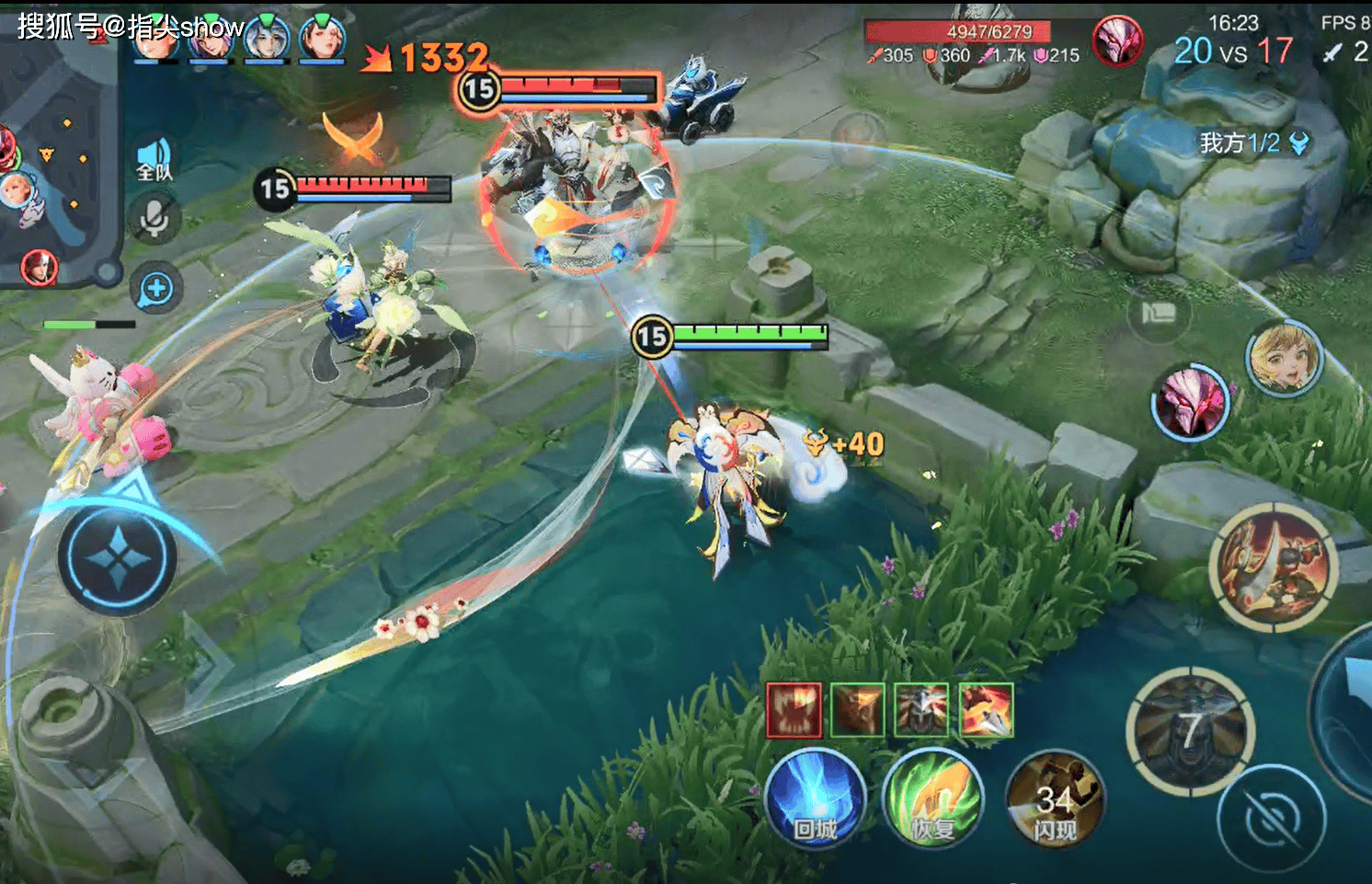Target the blonde hero portrait
The image size is (1372, 884).
click(x=1284, y=359)
